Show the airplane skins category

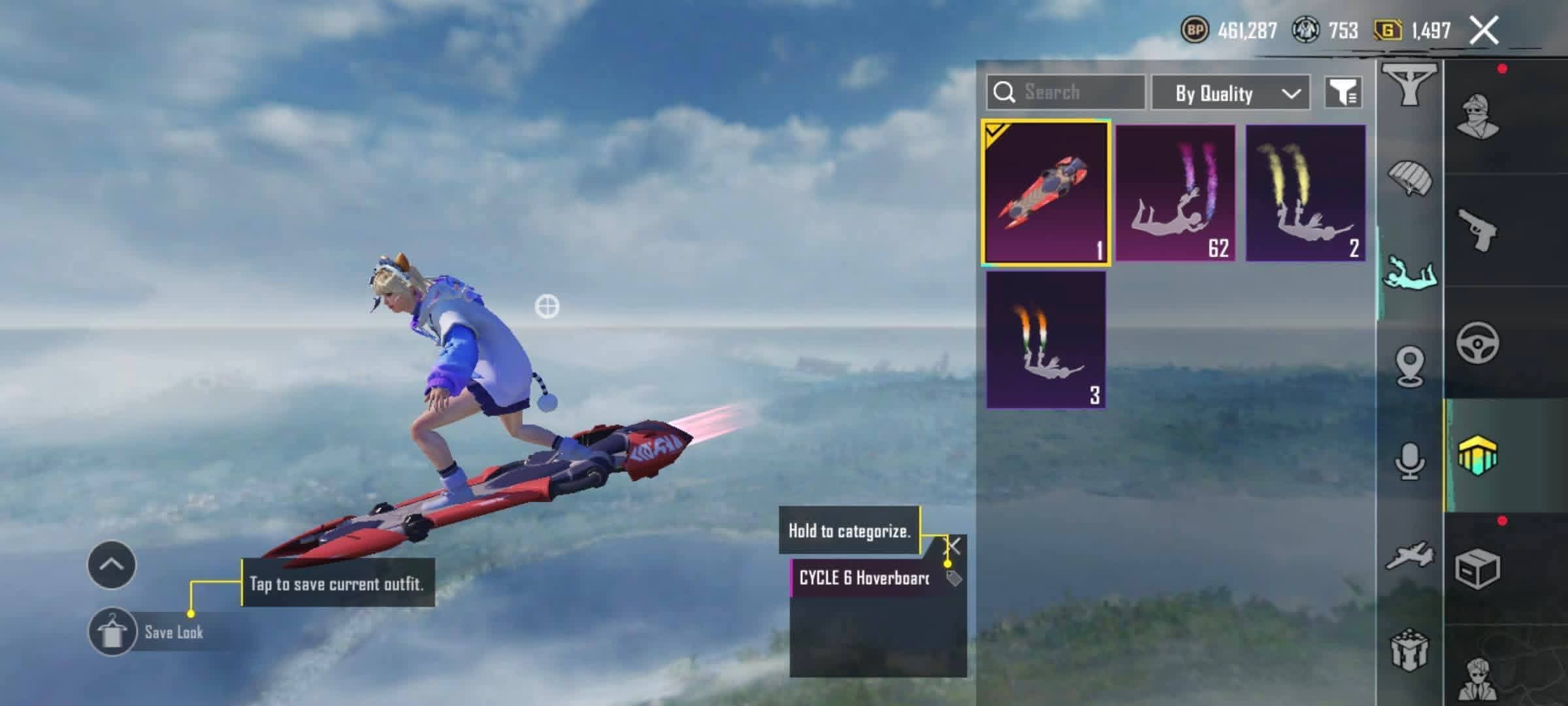click(1410, 556)
